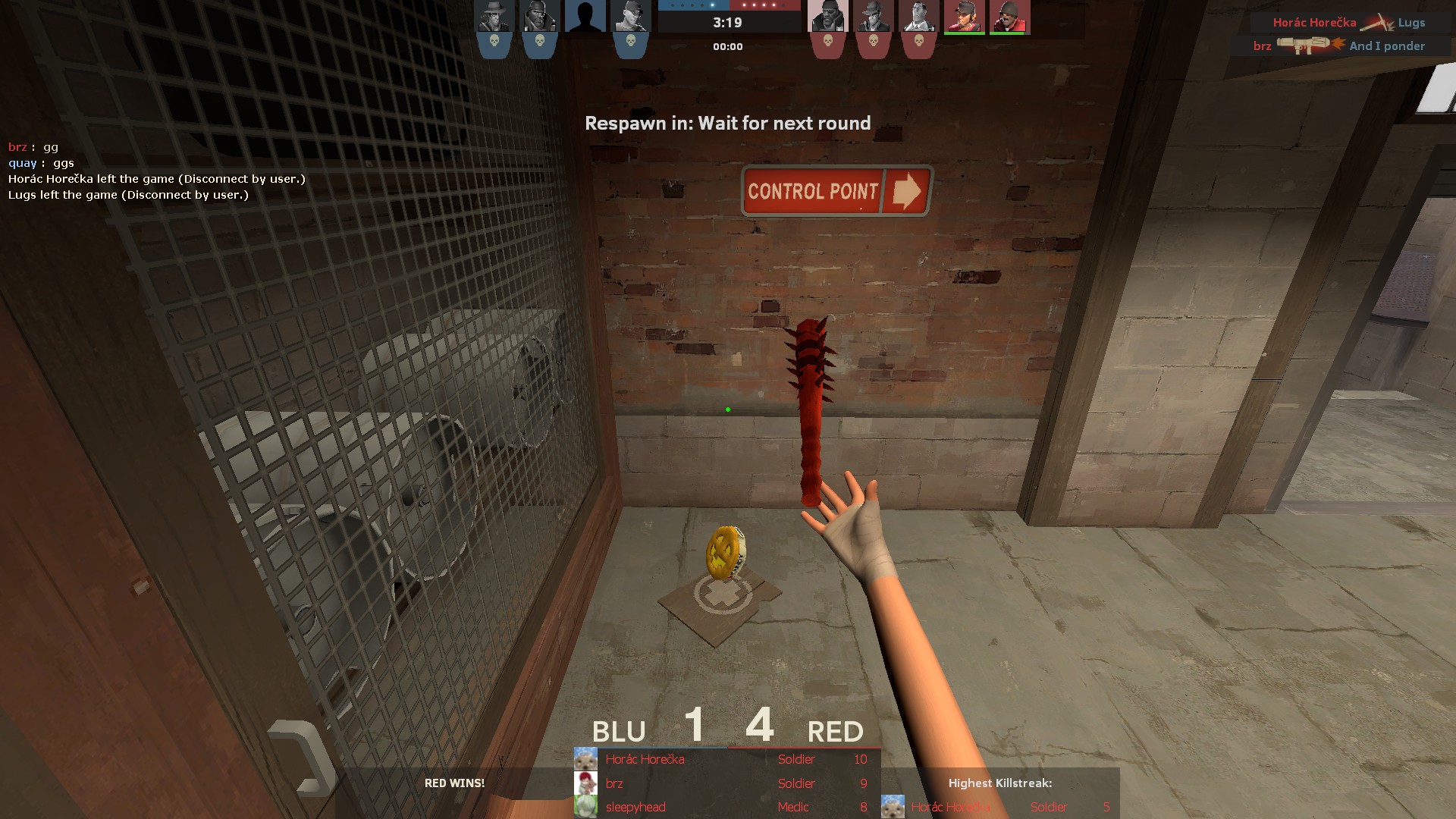
Task: Choose sleepyhead's Medic row in the players list
Action: coord(726,807)
